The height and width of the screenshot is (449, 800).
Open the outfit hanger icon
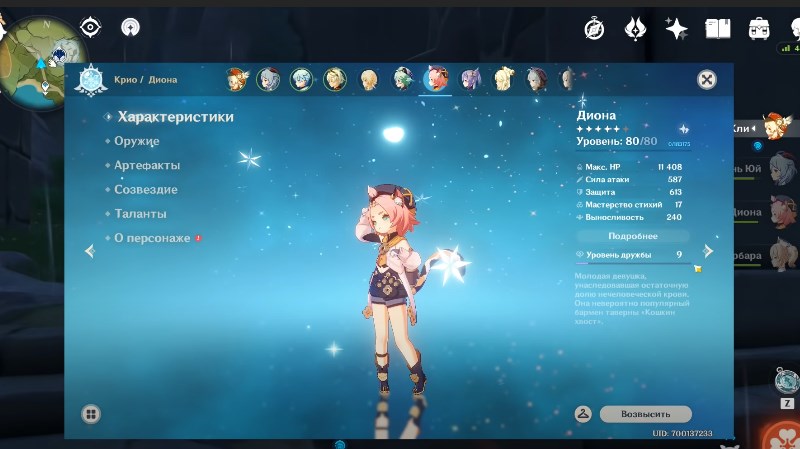pyautogui.click(x=583, y=413)
